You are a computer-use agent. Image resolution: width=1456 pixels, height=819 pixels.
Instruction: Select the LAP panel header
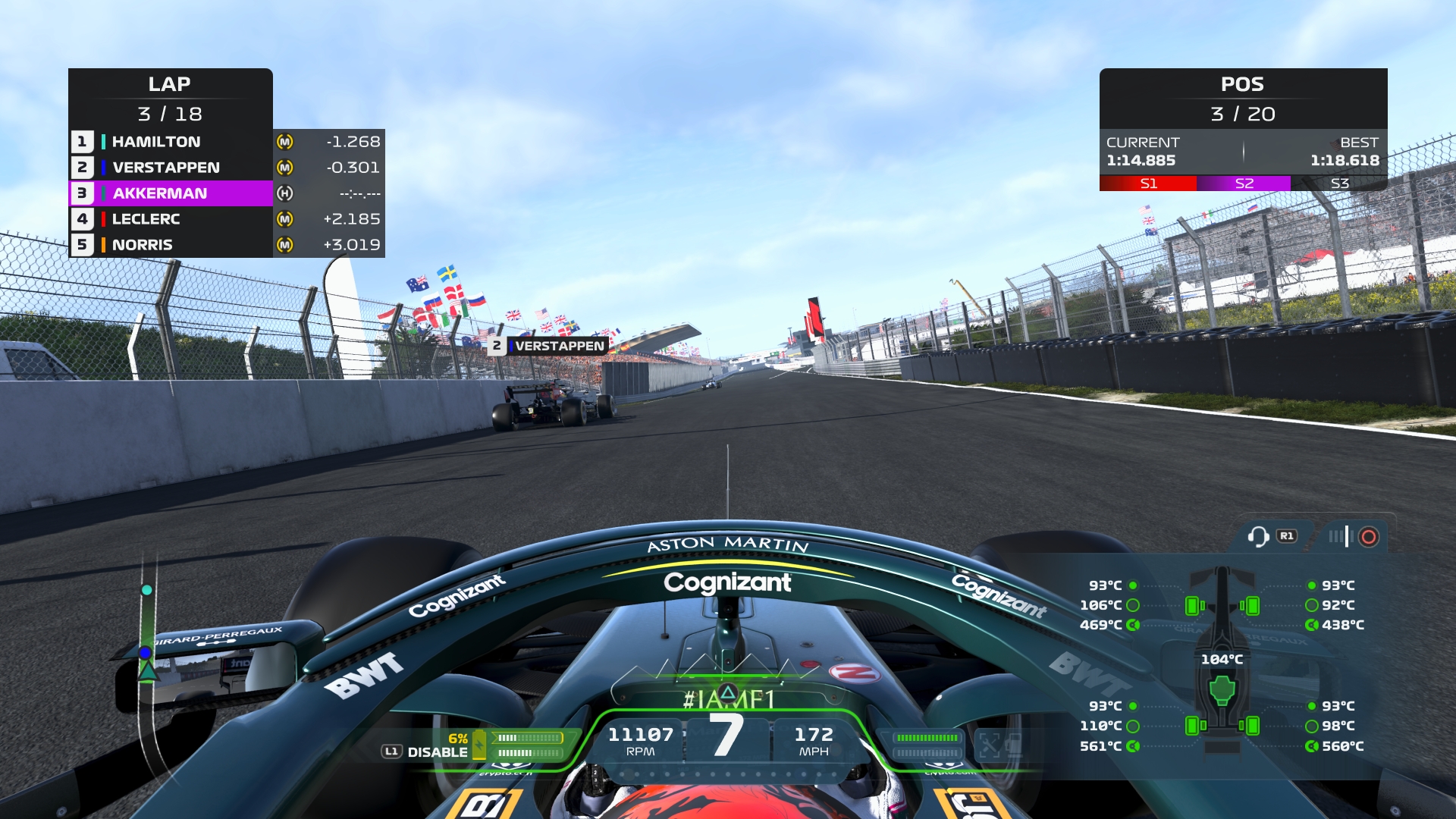[x=170, y=84]
